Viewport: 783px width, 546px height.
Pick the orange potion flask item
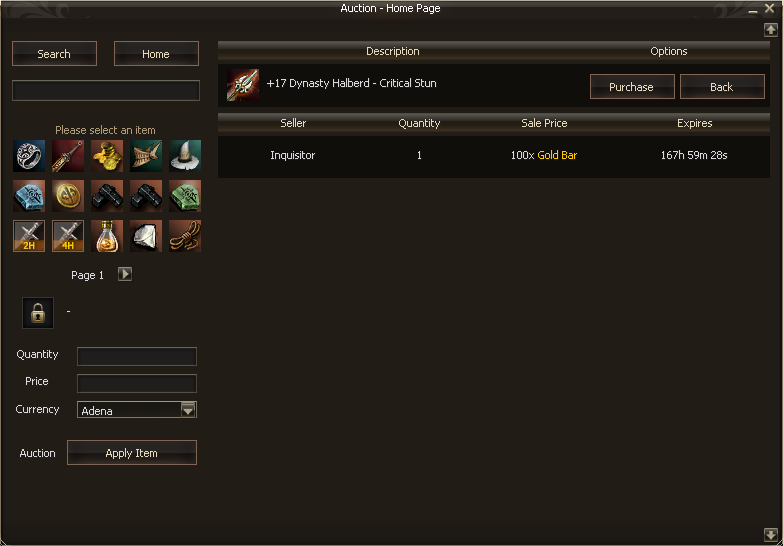click(x=107, y=236)
